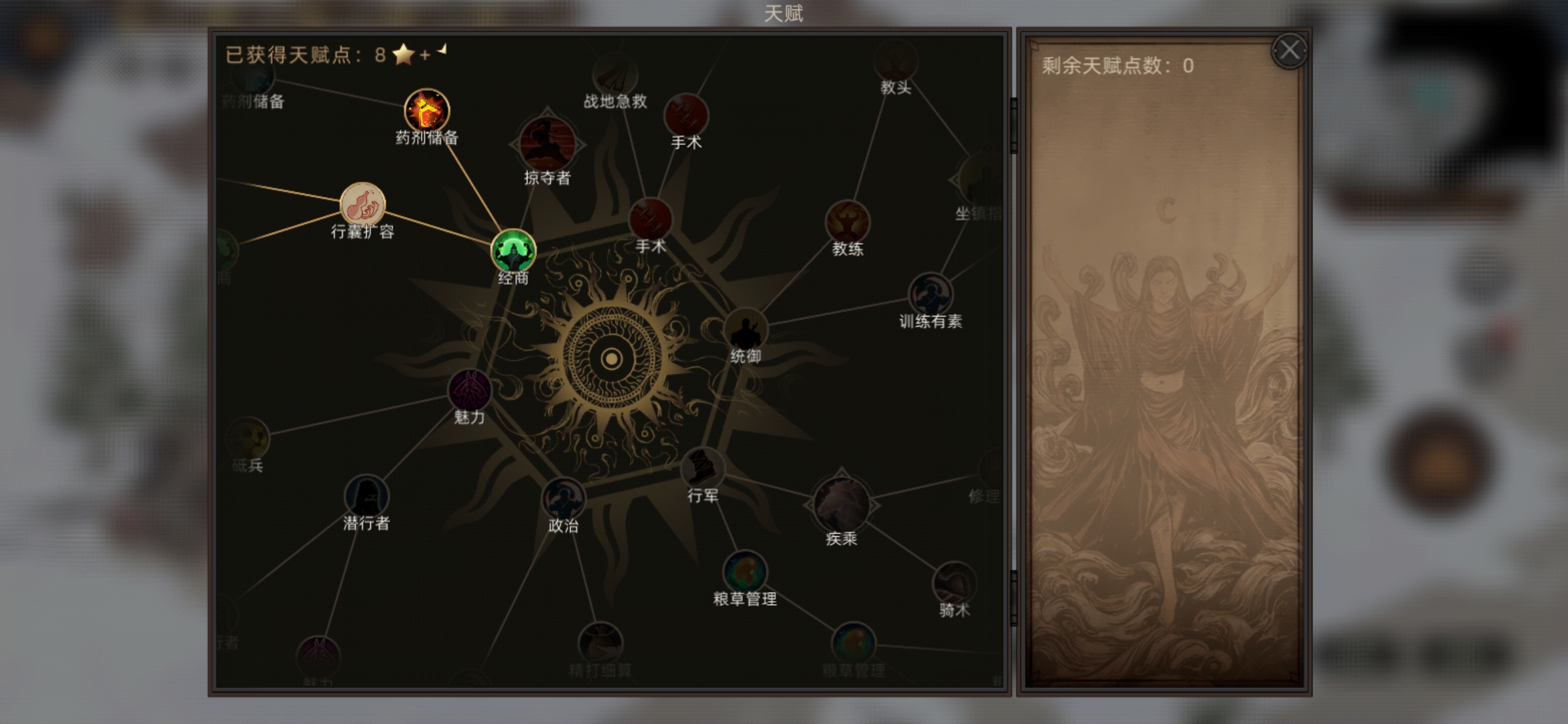Choose the 教练 talent node
The image size is (1568, 724).
[x=848, y=221]
